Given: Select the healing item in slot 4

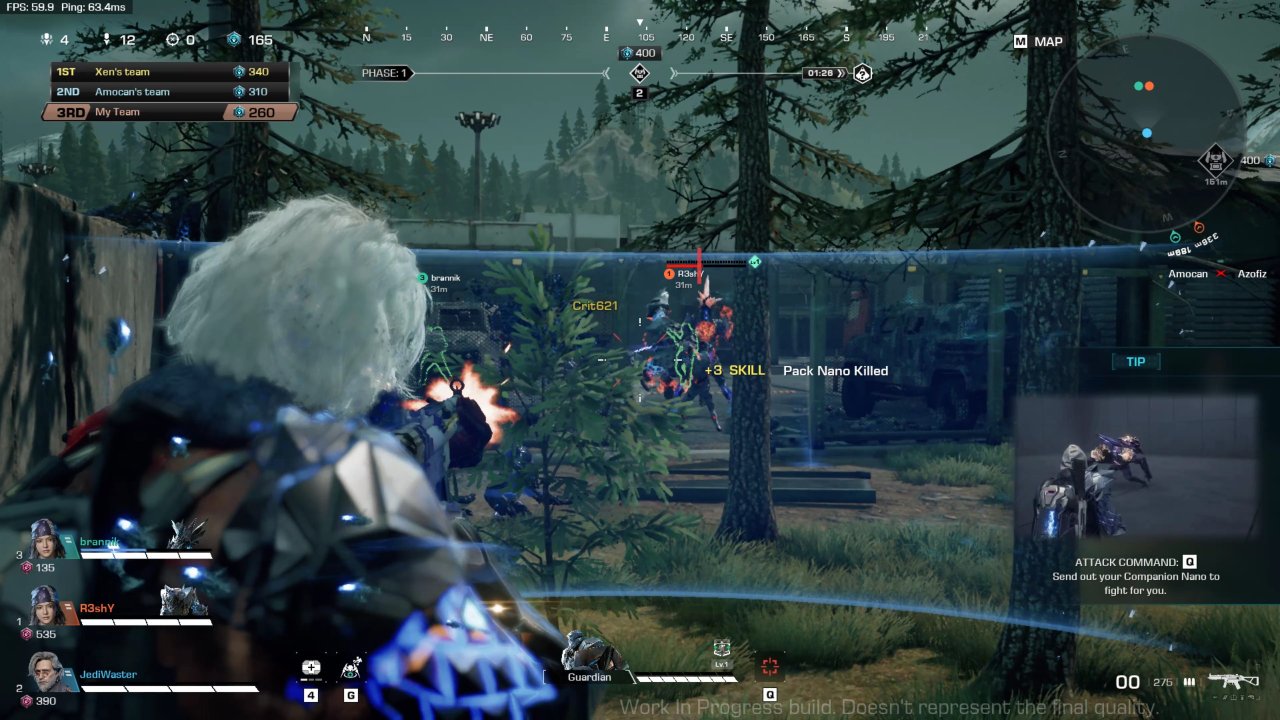Looking at the screenshot, I should pos(310,667).
